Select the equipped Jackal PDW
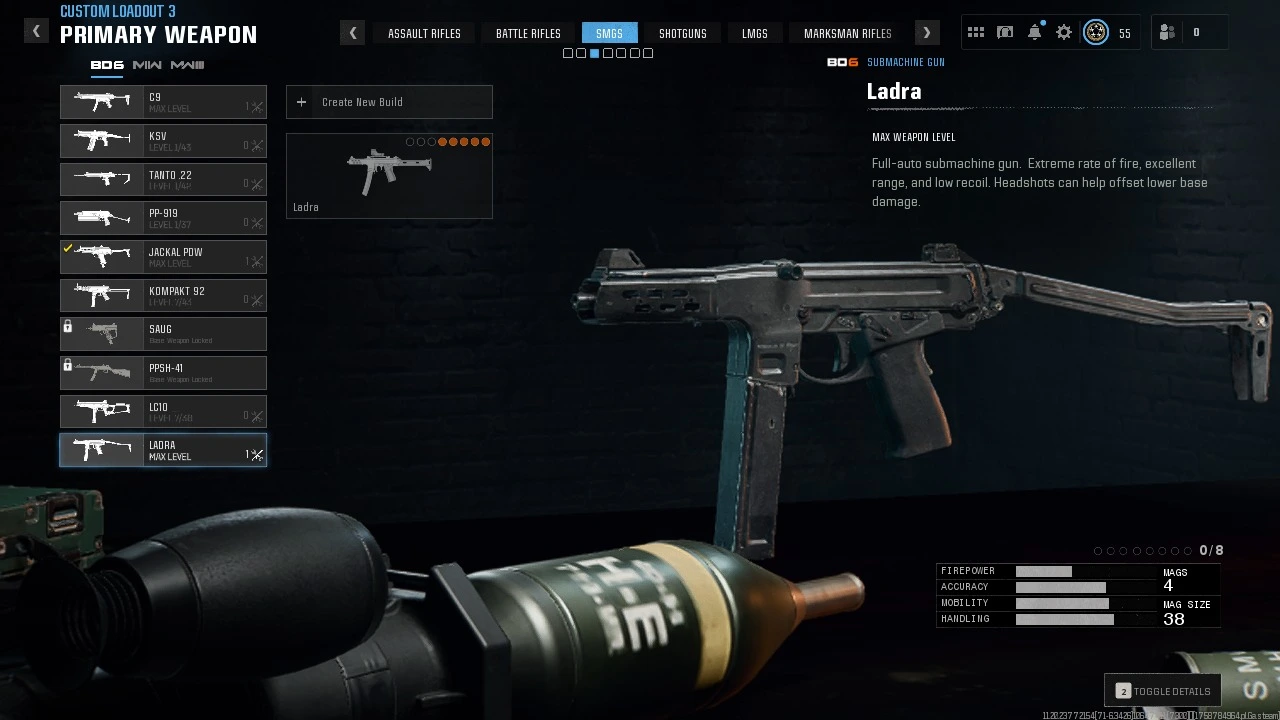Image resolution: width=1280 pixels, height=720 pixels. coord(163,257)
